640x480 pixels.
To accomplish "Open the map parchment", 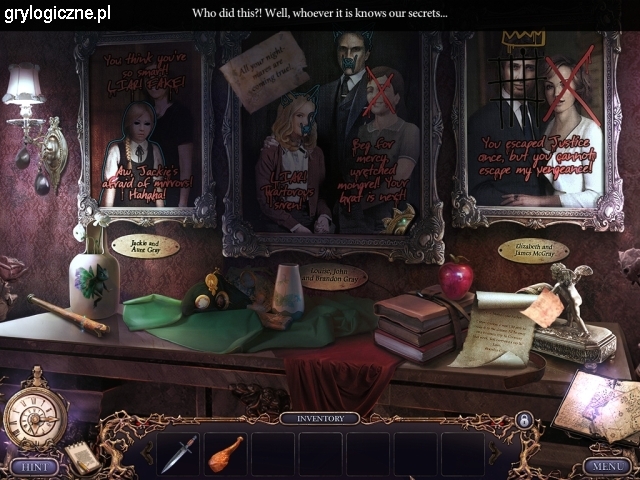I will pyautogui.click(x=598, y=410).
